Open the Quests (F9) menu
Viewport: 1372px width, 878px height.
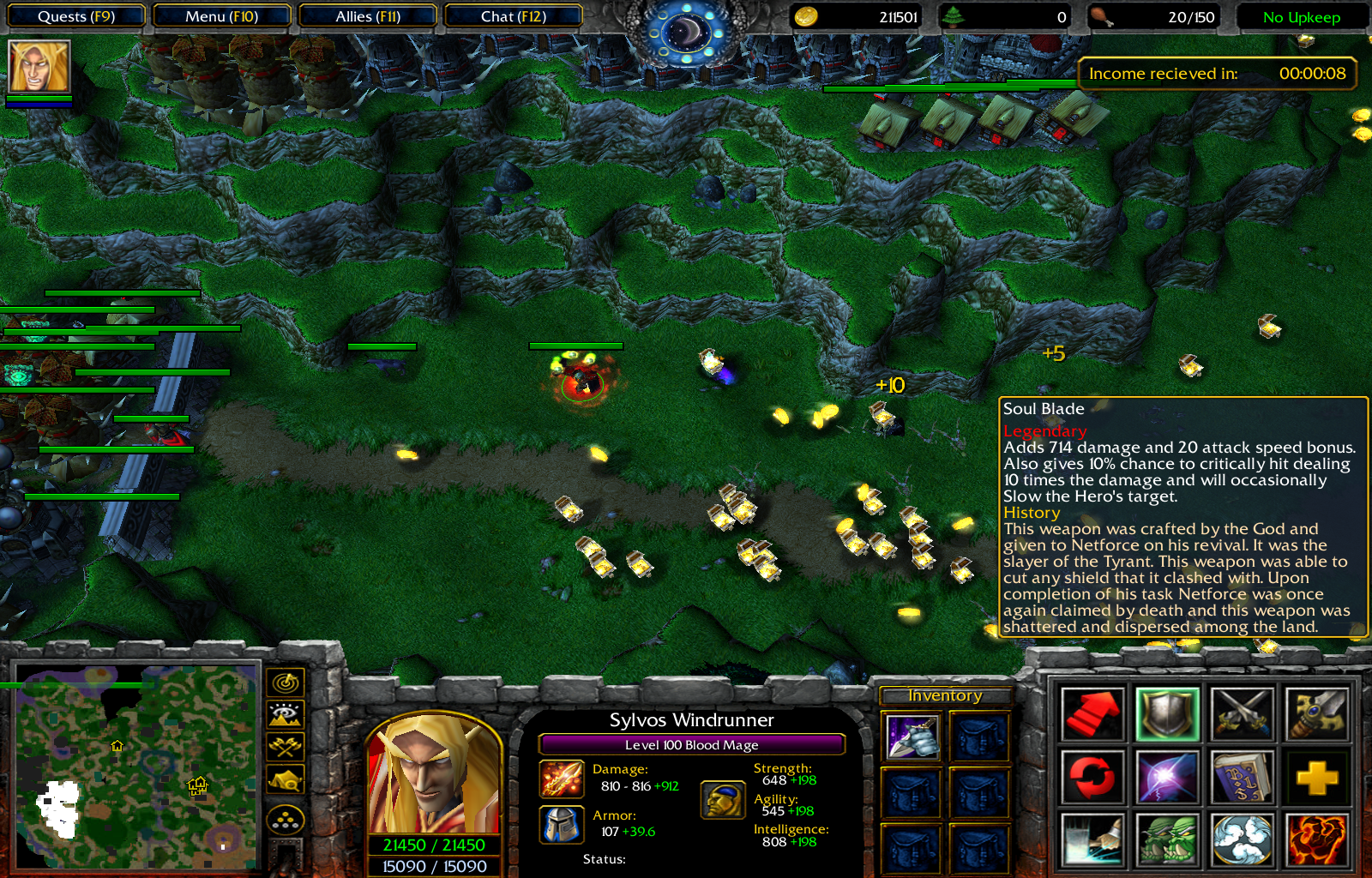pyautogui.click(x=75, y=15)
